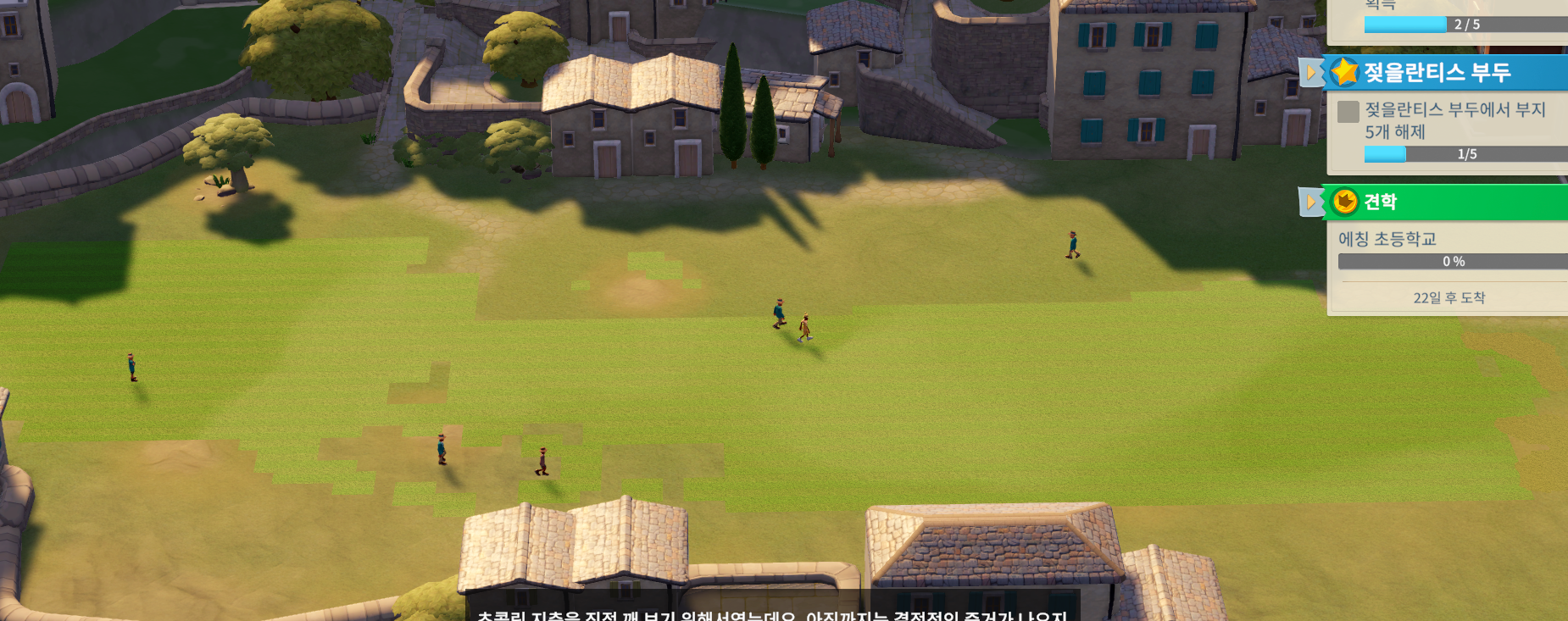Image resolution: width=1568 pixels, height=621 pixels.
Task: Click the 0% progress bar for 에칭 초등학교
Action: (1454, 262)
